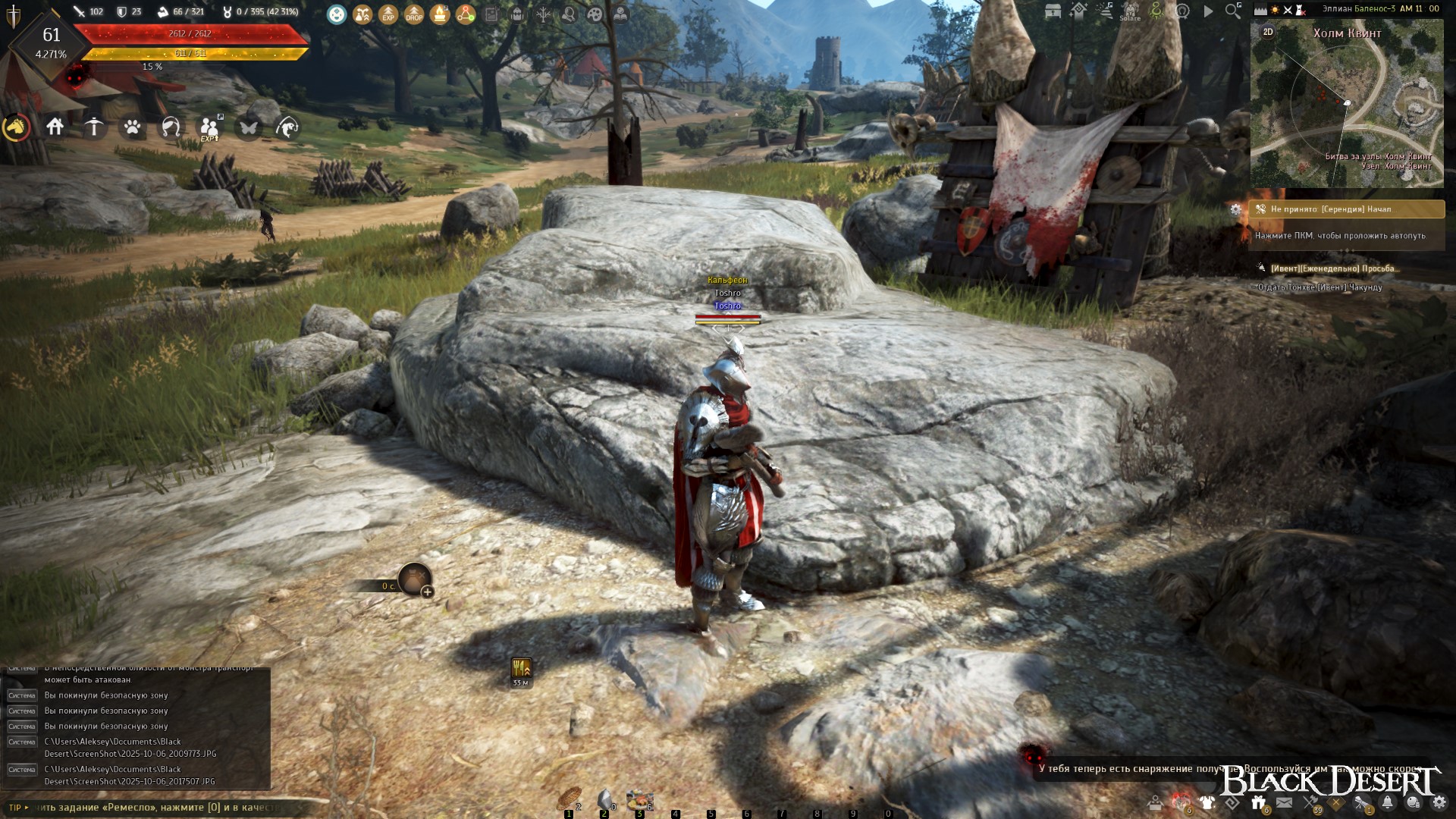
Task: Open the mail envelope icon
Action: point(1284,802)
